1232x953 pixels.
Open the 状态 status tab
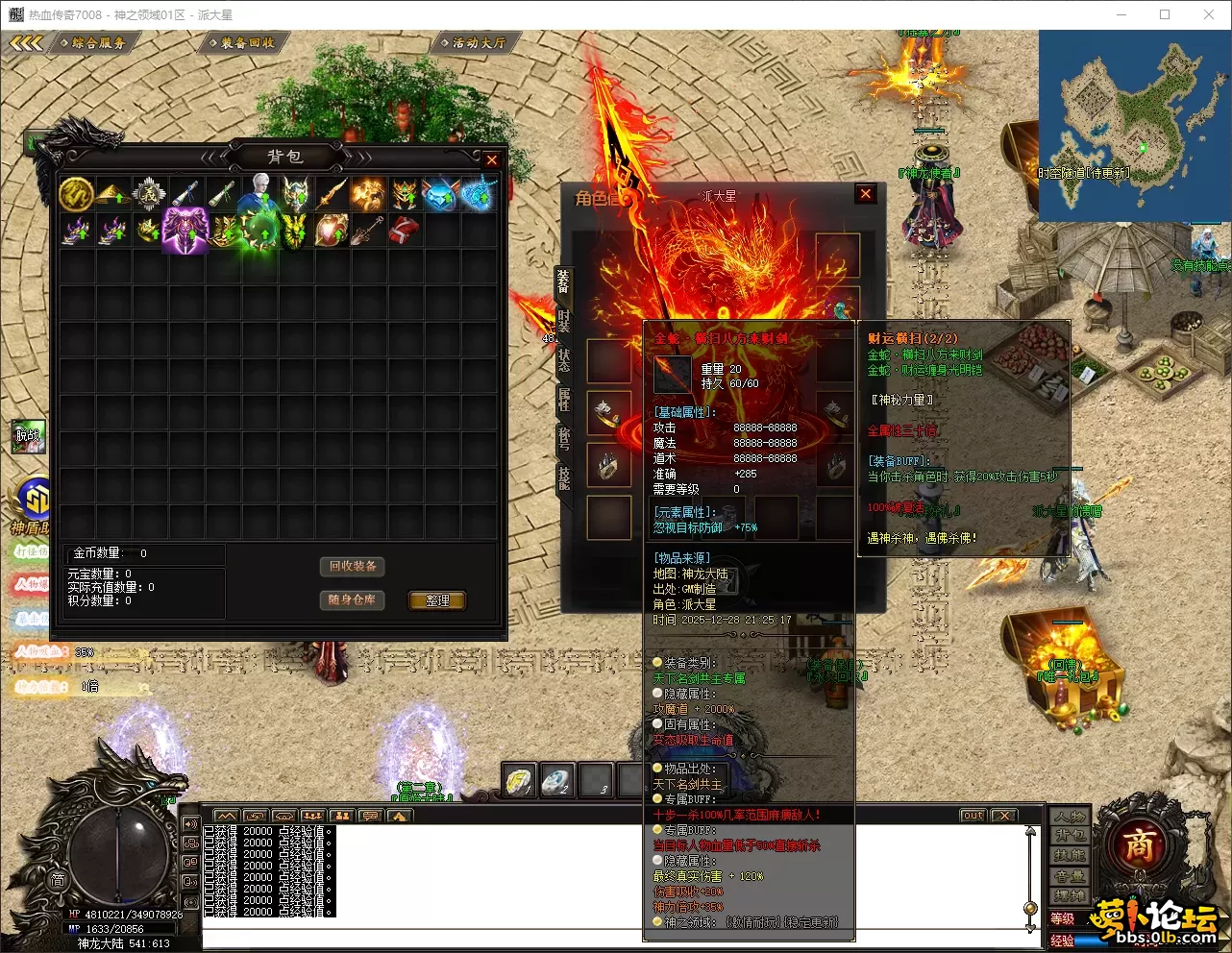pos(564,360)
